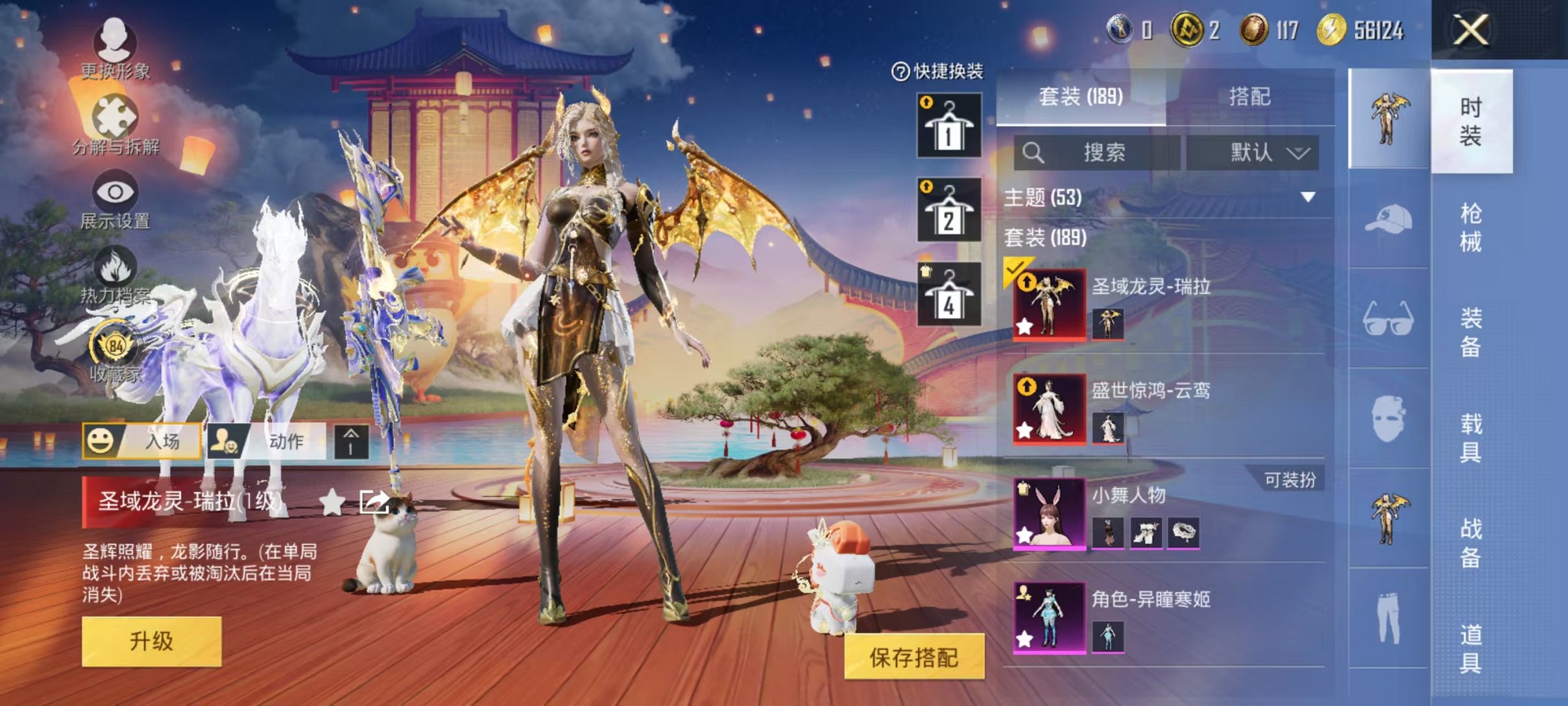1568x706 pixels.
Task: Close the wardrobe screen
Action: pos(1470,30)
